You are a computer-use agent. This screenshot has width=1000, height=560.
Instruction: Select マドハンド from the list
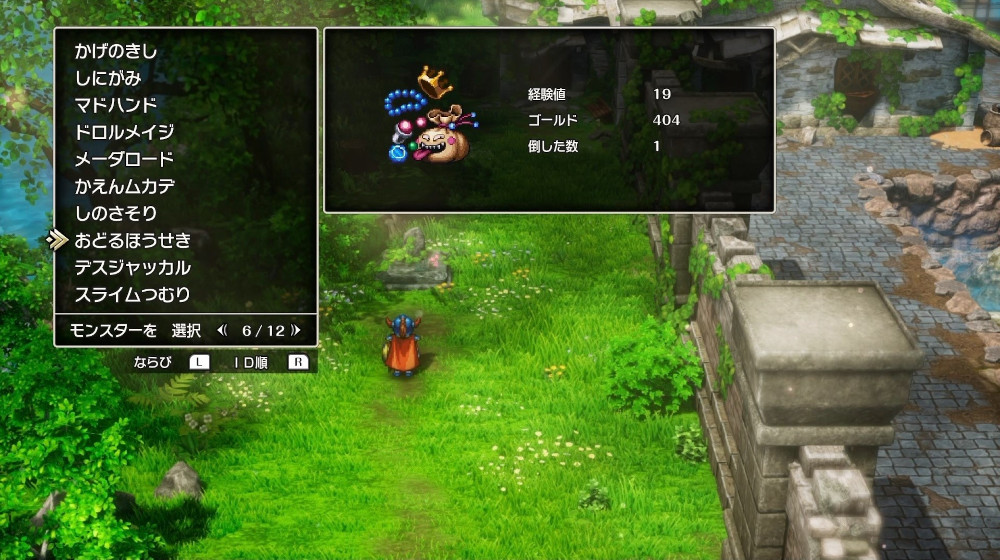pyautogui.click(x=116, y=105)
